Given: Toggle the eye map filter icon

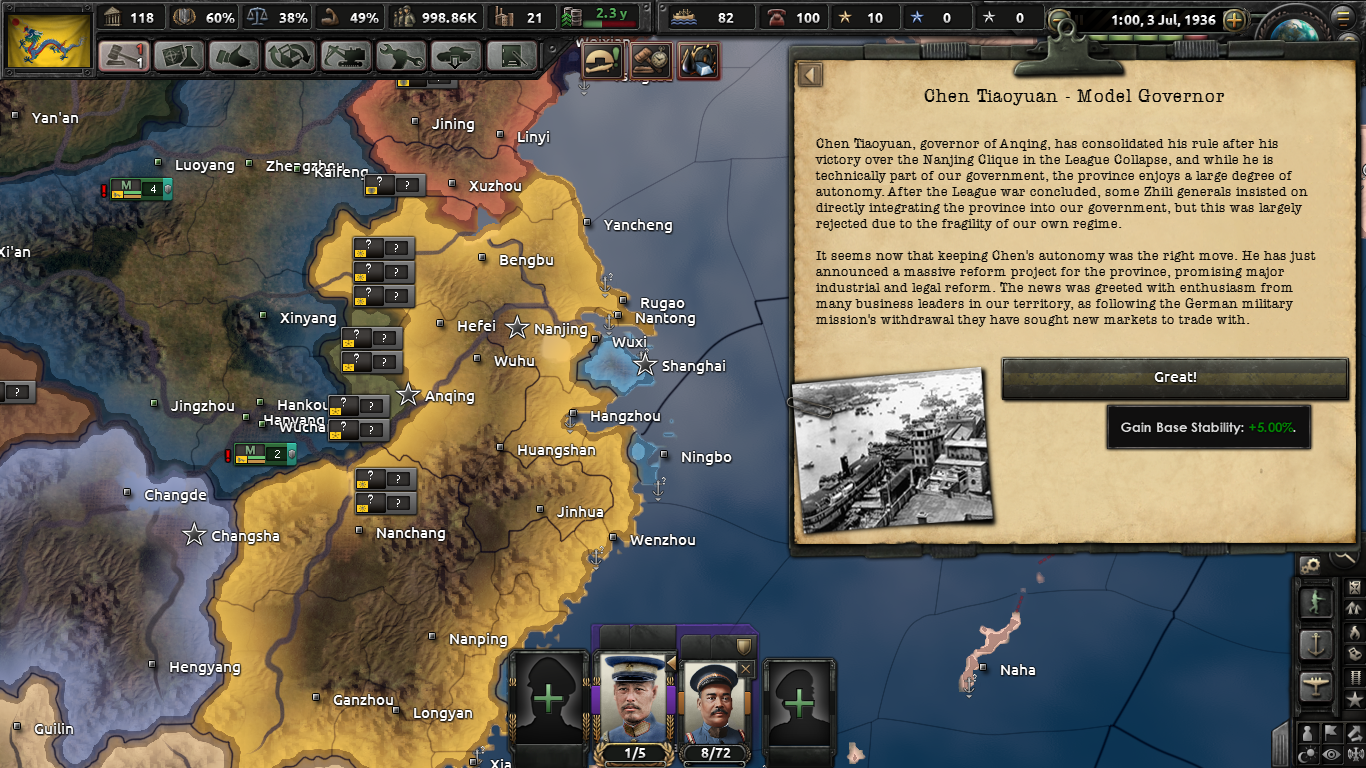Looking at the screenshot, I should pos(1329,752).
